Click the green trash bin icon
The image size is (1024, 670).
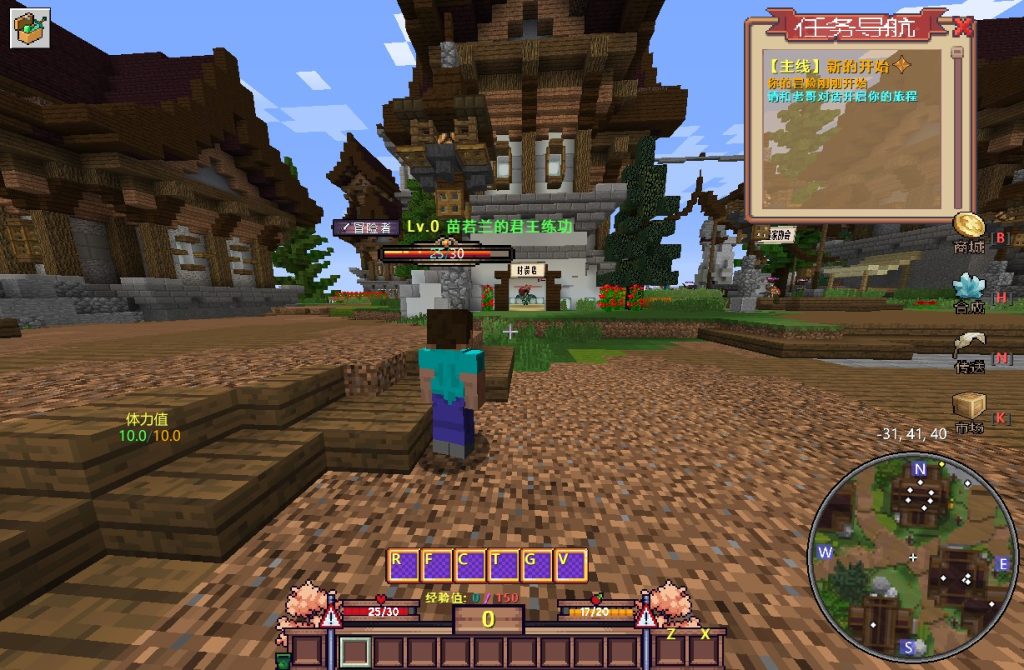[284, 659]
